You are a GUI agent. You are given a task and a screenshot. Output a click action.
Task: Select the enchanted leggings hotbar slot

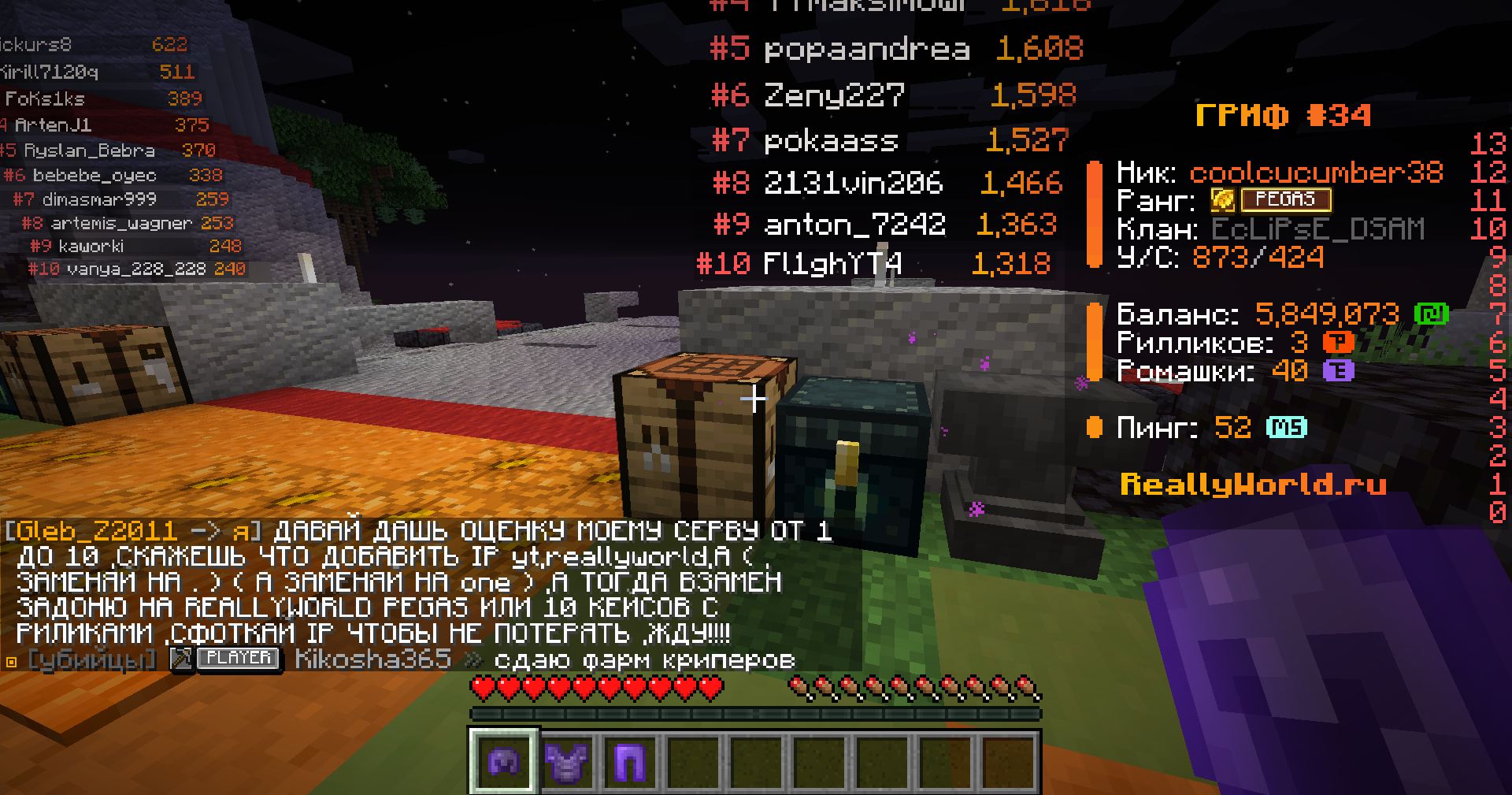630,761
